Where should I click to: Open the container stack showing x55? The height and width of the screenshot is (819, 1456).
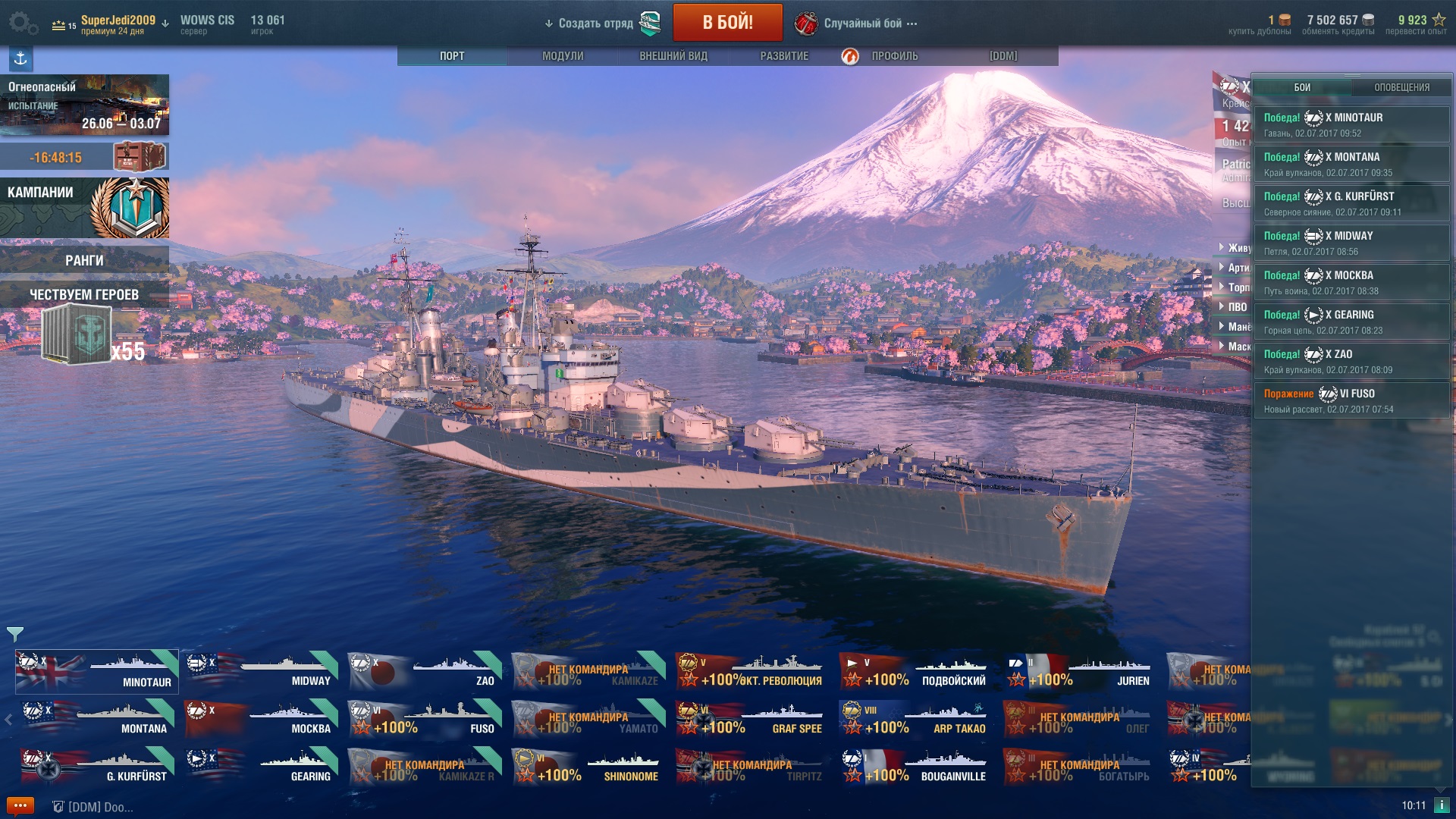pyautogui.click(x=83, y=335)
